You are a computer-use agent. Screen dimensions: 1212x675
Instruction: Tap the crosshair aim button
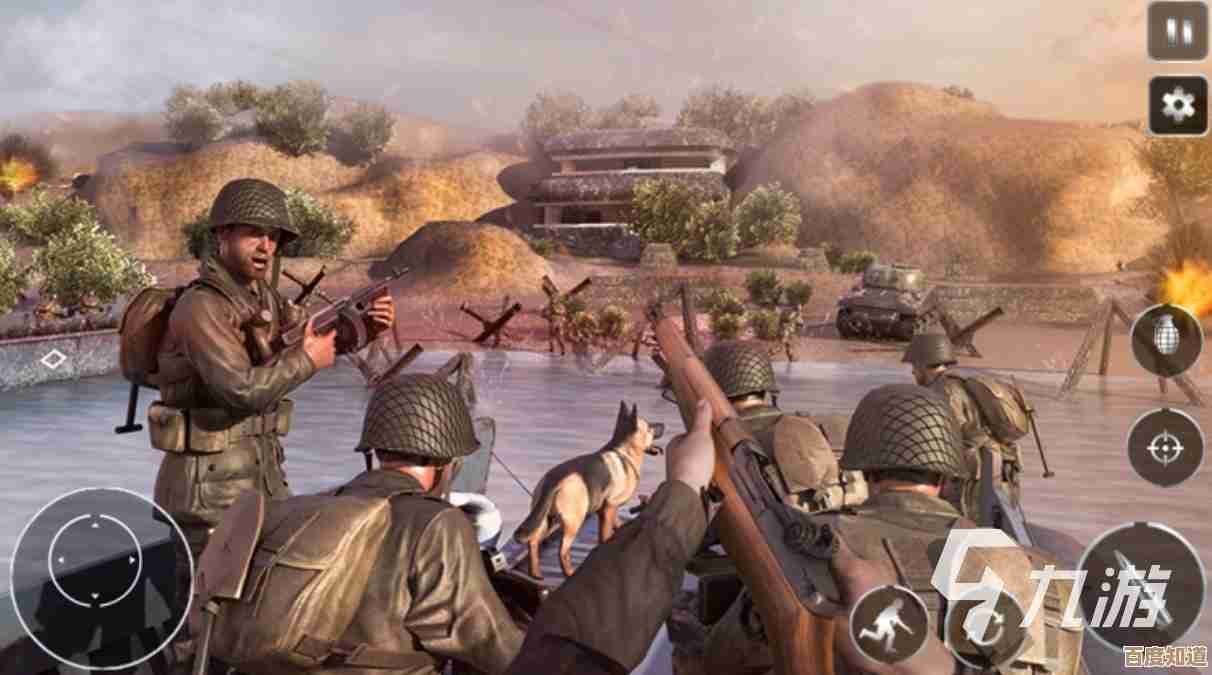tap(1165, 447)
